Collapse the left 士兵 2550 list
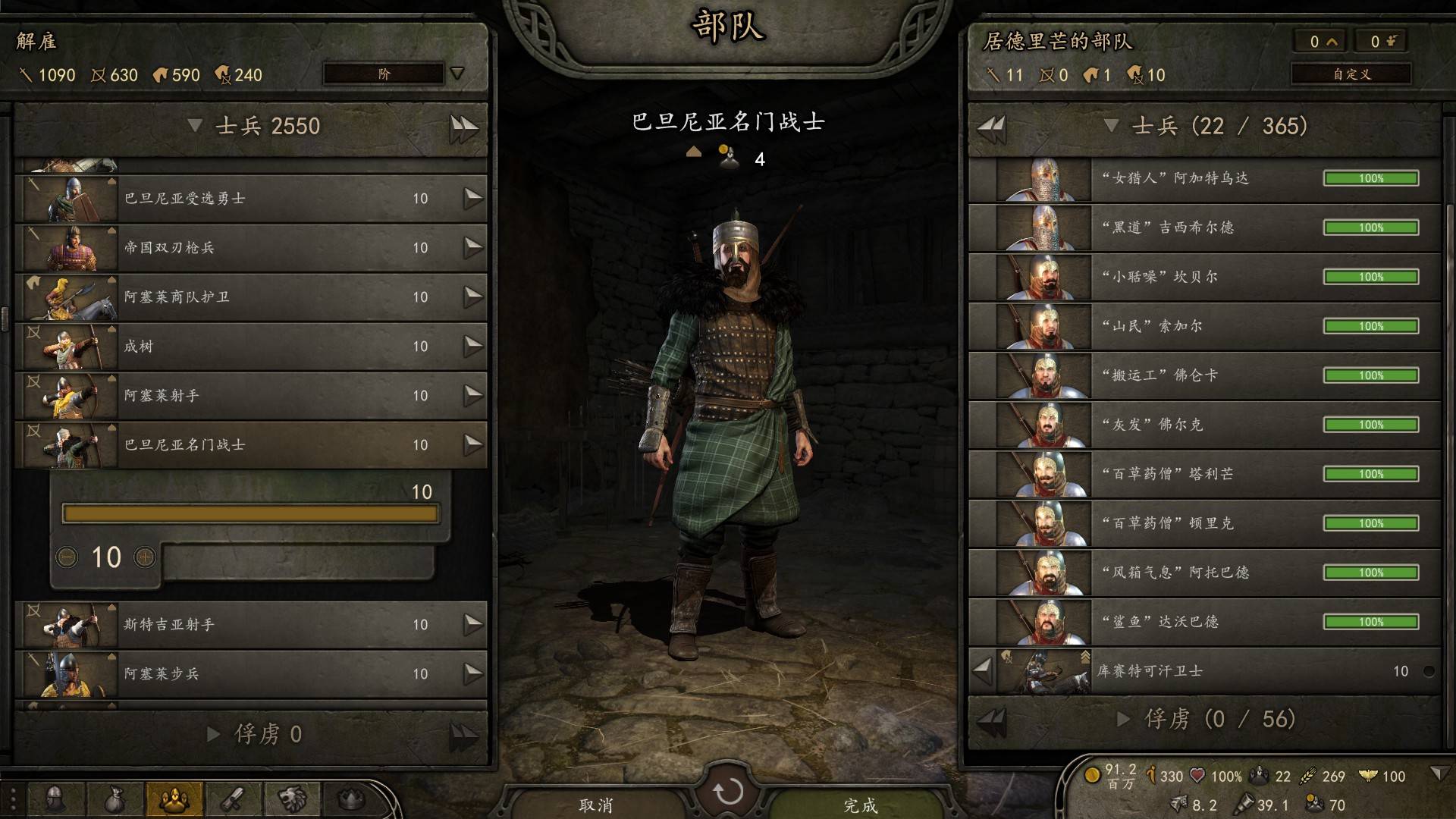The width and height of the screenshot is (1456, 819). pyautogui.click(x=195, y=126)
